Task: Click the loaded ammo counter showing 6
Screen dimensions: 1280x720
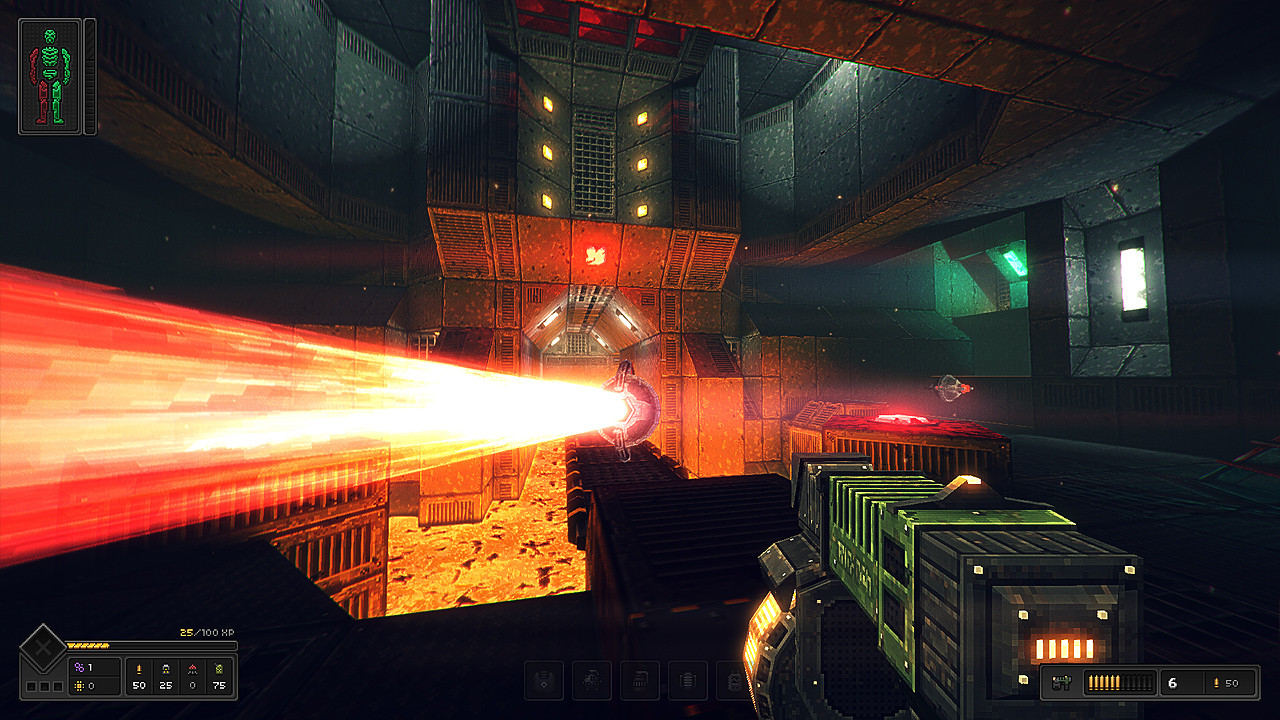Action: (1173, 683)
